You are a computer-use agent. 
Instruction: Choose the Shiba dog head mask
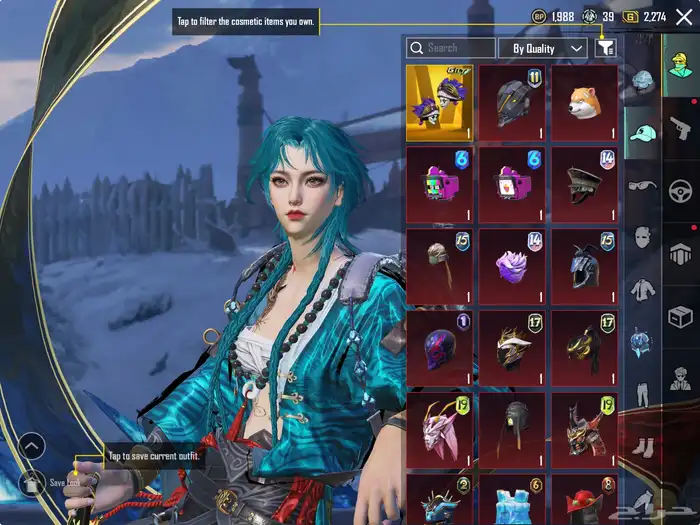tap(584, 103)
